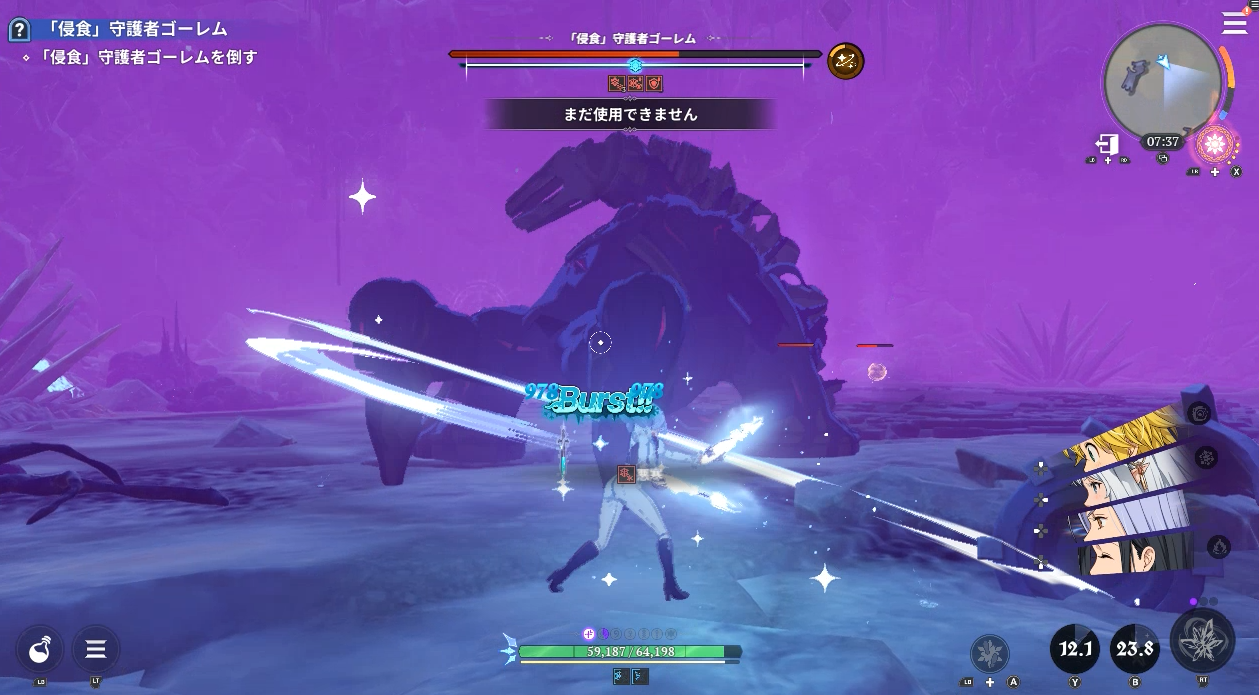Click the flame icon beside the portraits

[1218, 546]
